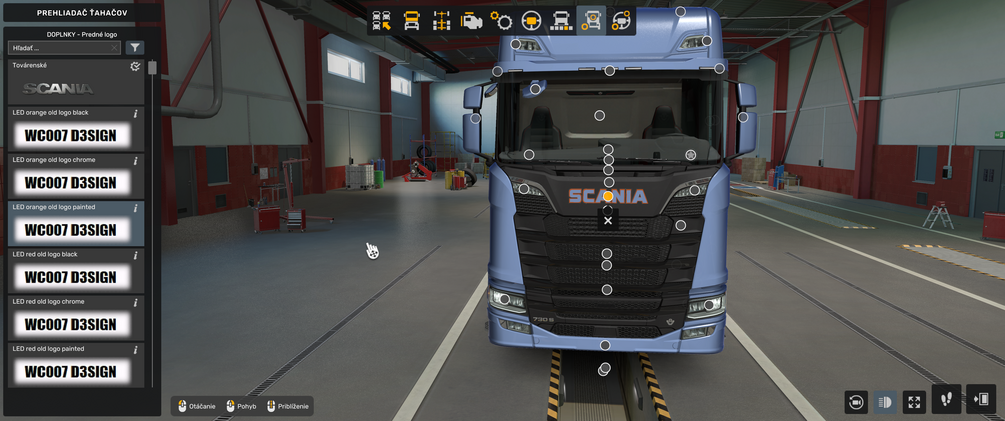
Task: Open the truck selection toolbar icon
Action: click(x=381, y=20)
